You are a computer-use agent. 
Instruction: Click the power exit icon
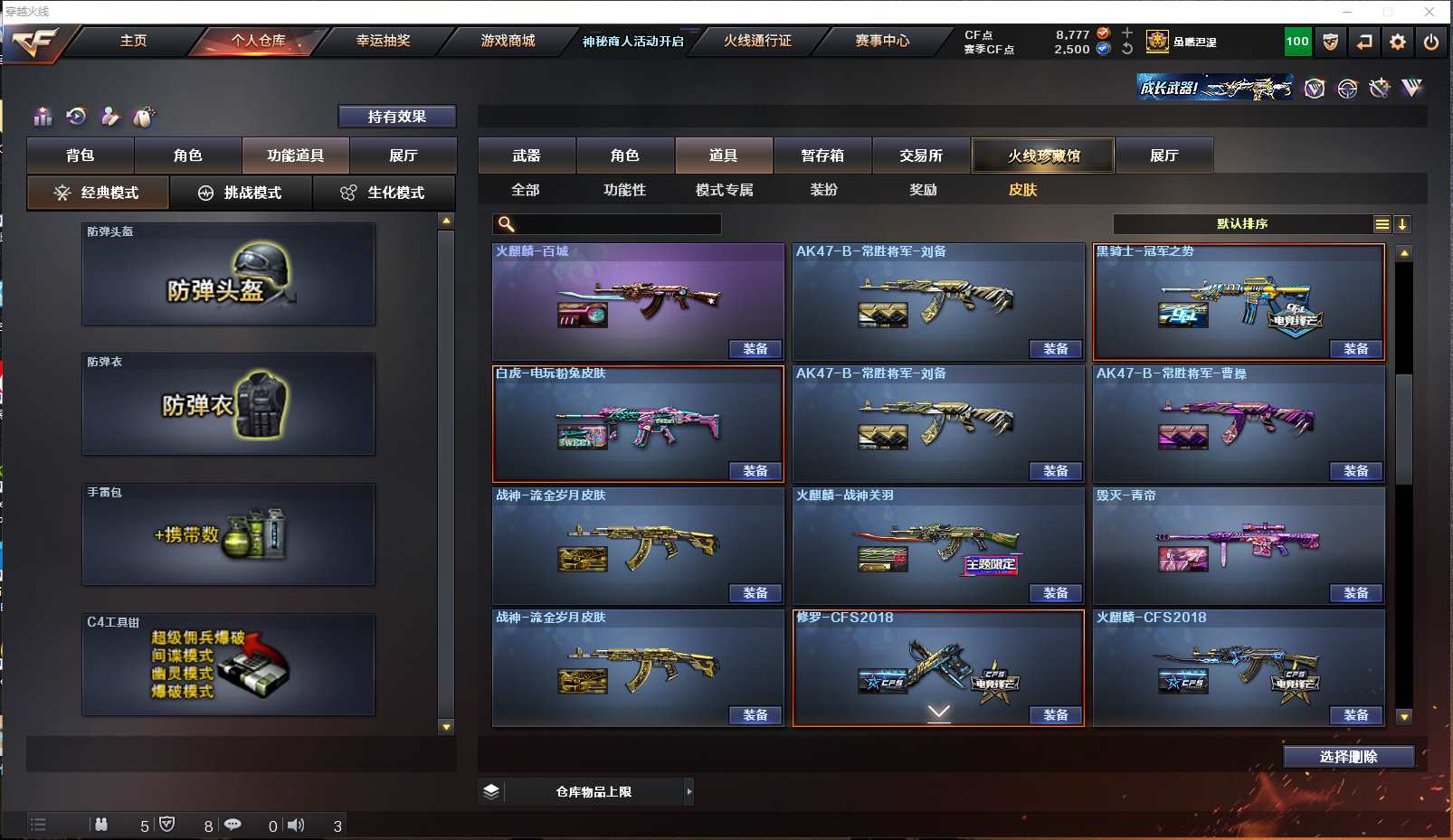[1430, 42]
